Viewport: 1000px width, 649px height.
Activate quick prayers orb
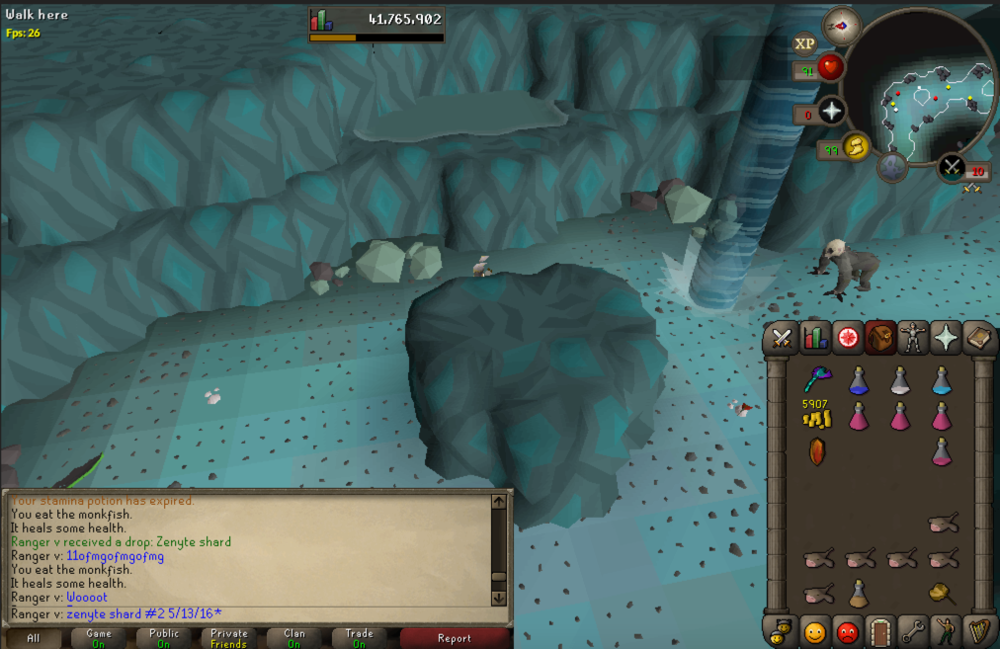pyautogui.click(x=832, y=111)
